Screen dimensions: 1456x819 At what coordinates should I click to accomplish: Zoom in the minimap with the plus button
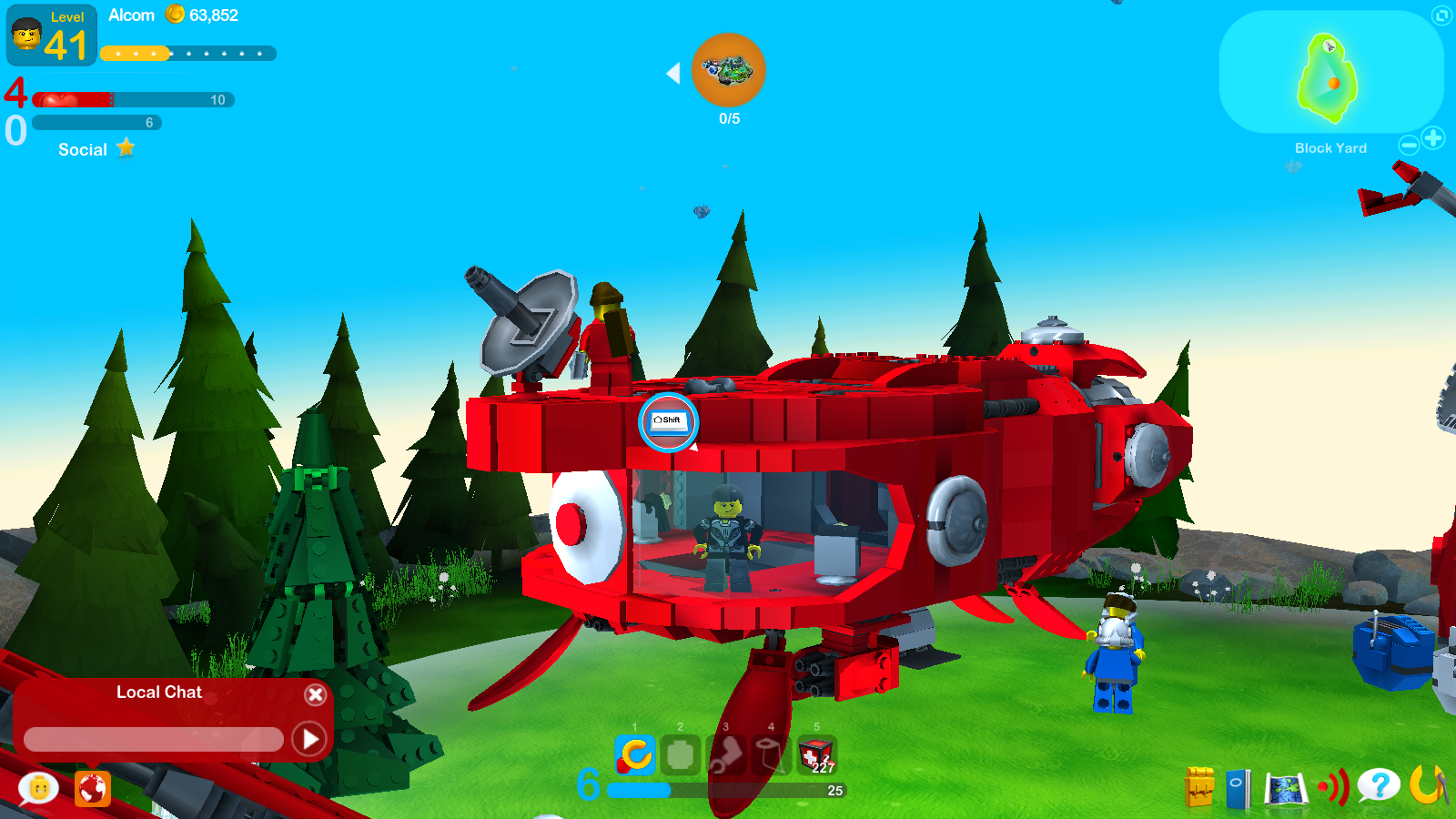1433,139
